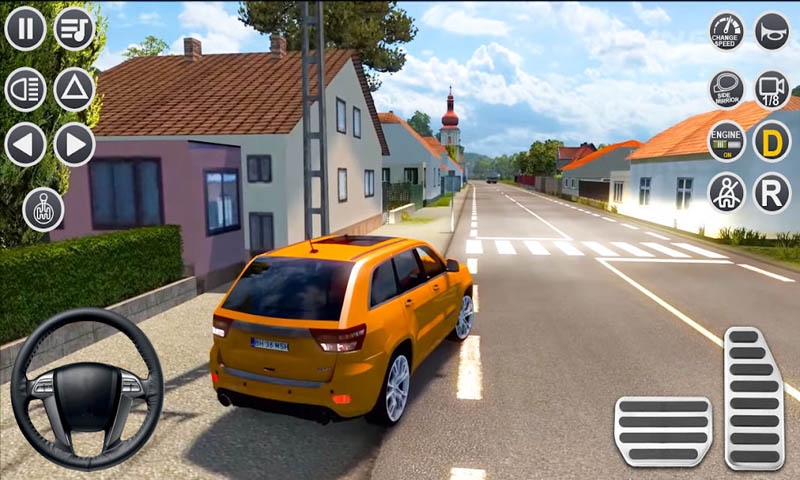Pause the game with the pause button
The height and width of the screenshot is (480, 800).
pos(25,28)
